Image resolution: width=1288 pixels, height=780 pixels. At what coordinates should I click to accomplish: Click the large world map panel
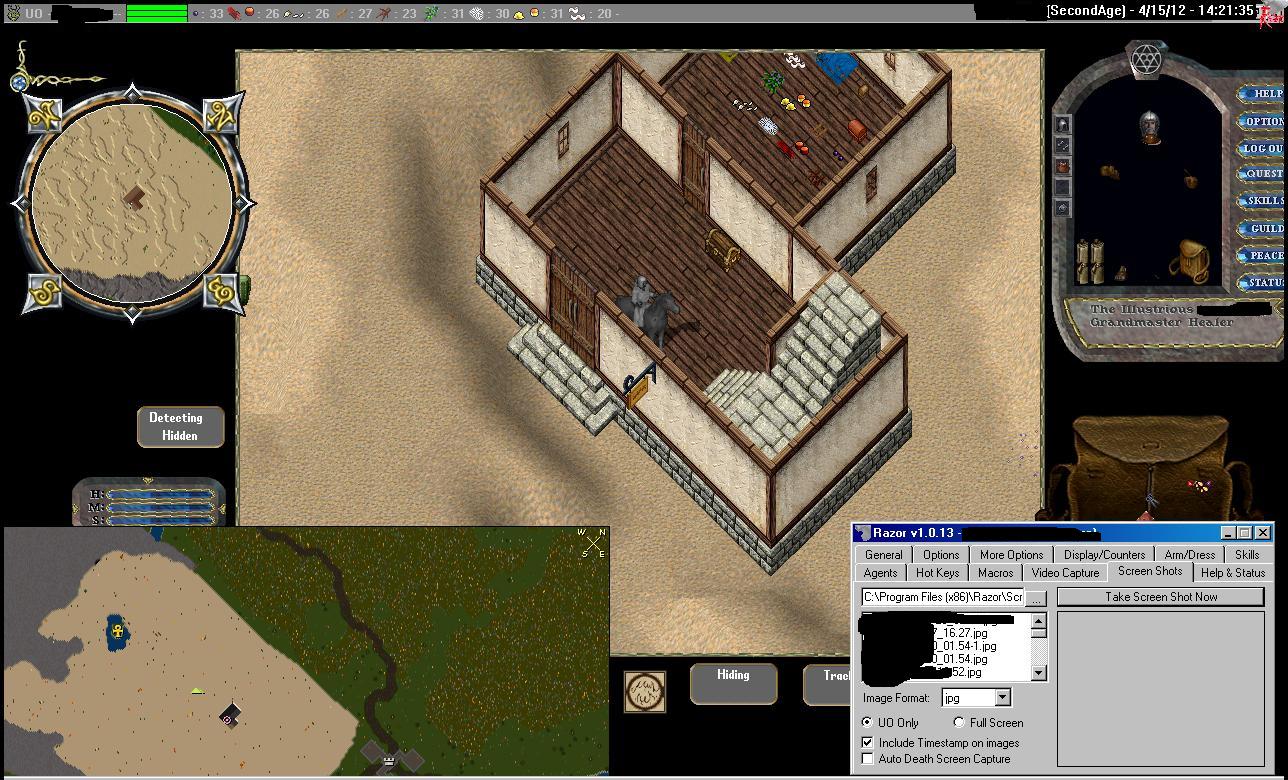click(x=306, y=651)
